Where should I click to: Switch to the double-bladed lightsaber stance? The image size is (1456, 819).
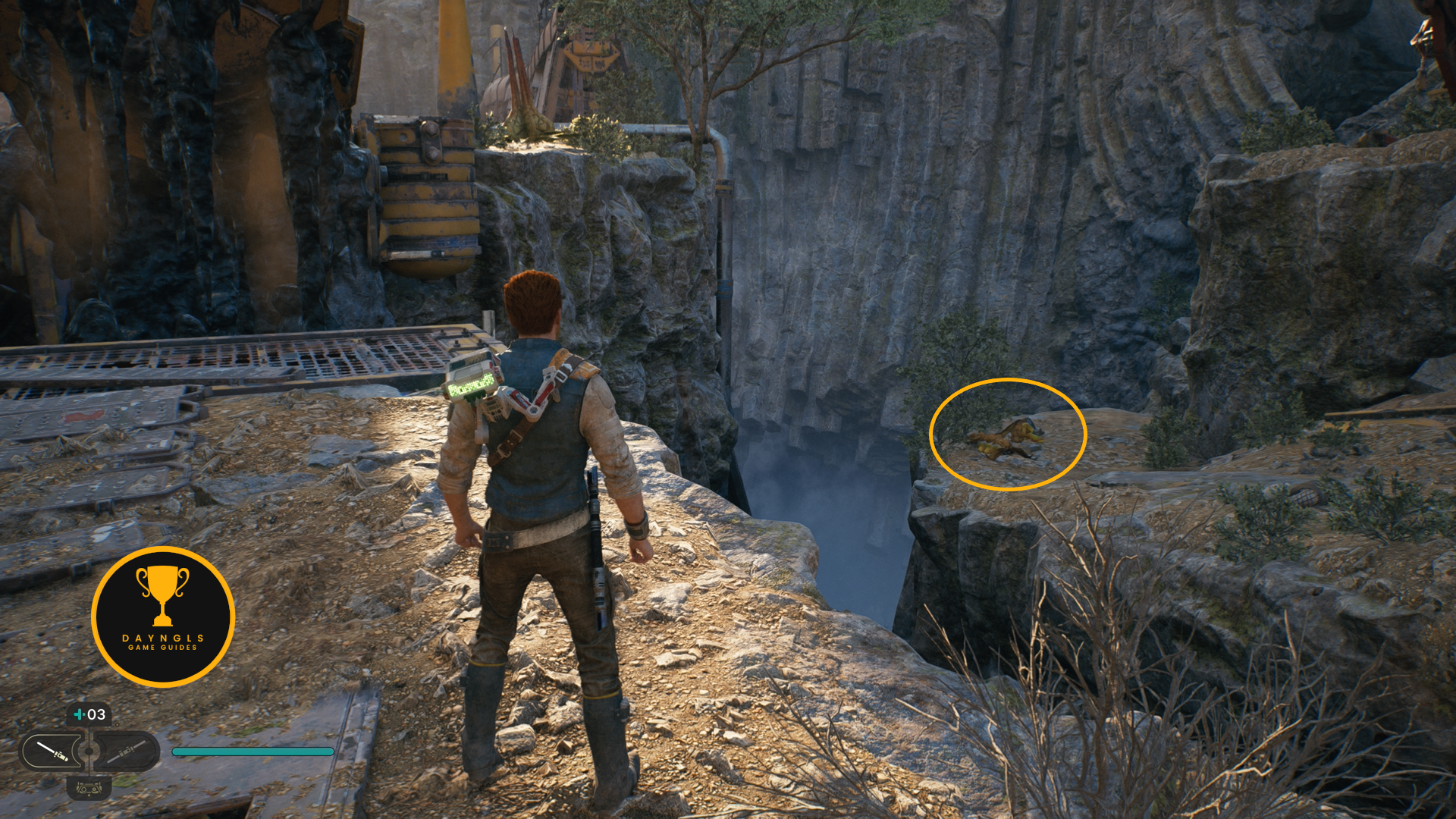pyautogui.click(x=126, y=751)
